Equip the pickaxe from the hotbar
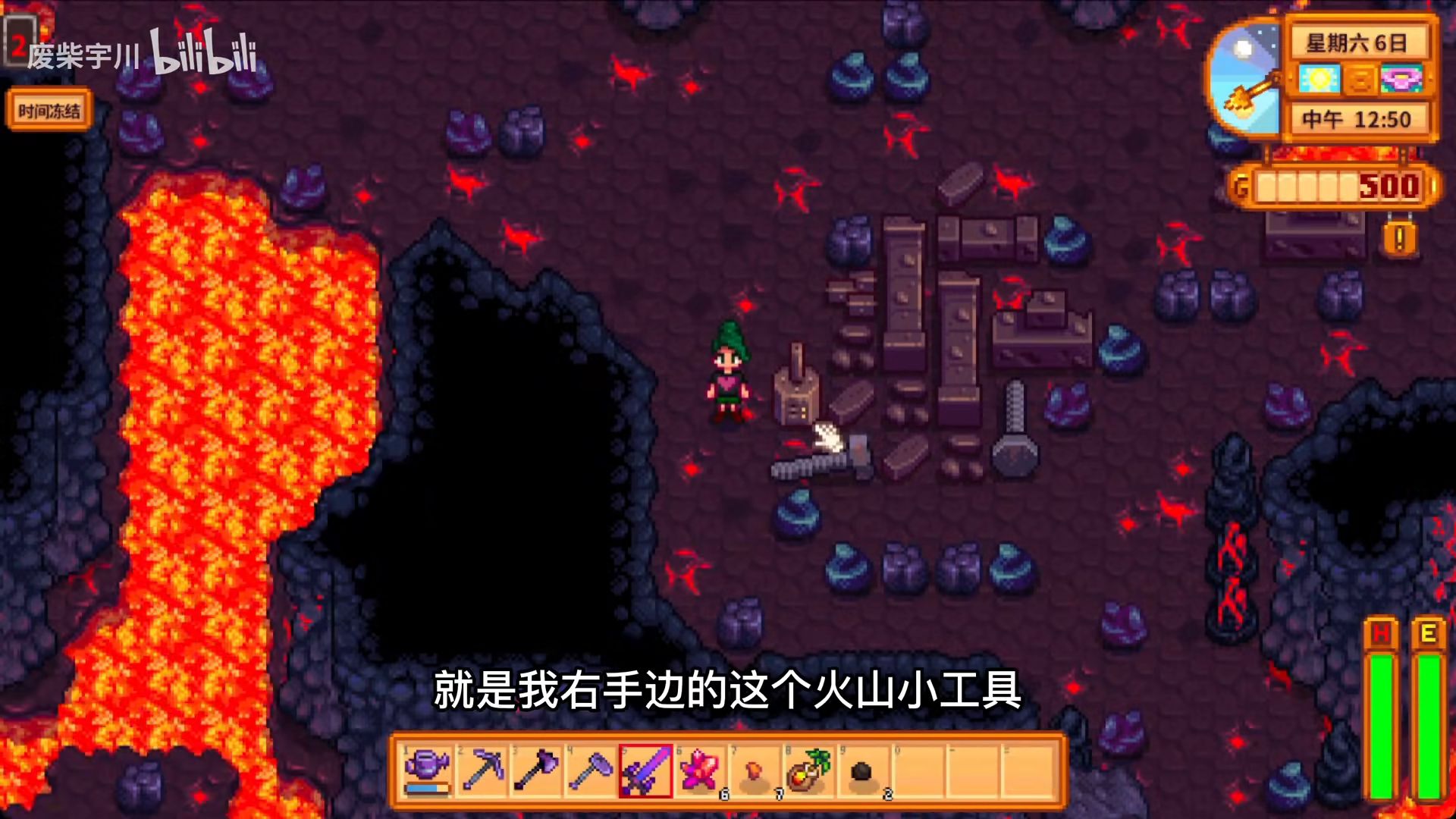1456x819 pixels. tap(483, 770)
